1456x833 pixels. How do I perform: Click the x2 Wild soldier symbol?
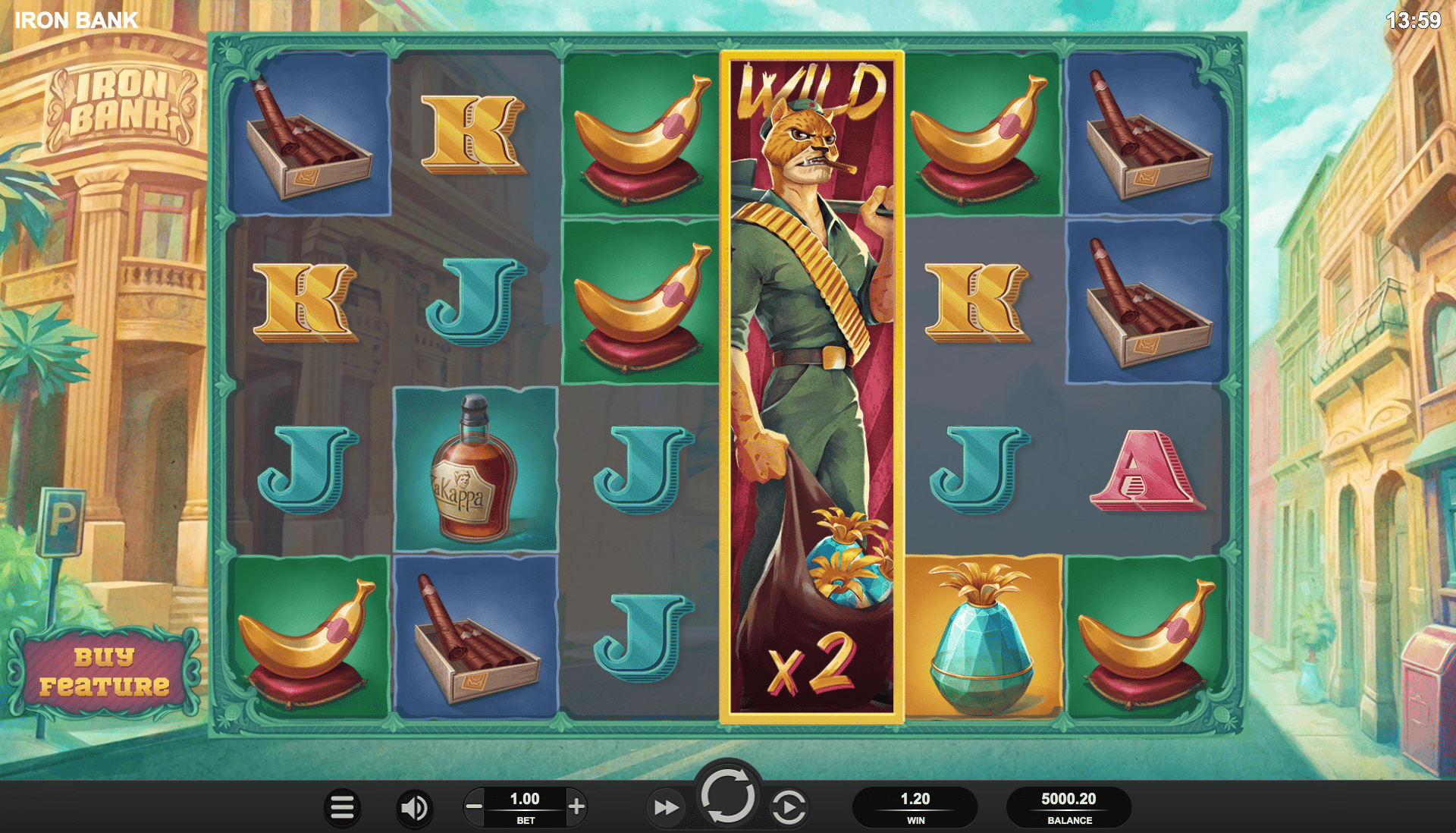[x=810, y=379]
